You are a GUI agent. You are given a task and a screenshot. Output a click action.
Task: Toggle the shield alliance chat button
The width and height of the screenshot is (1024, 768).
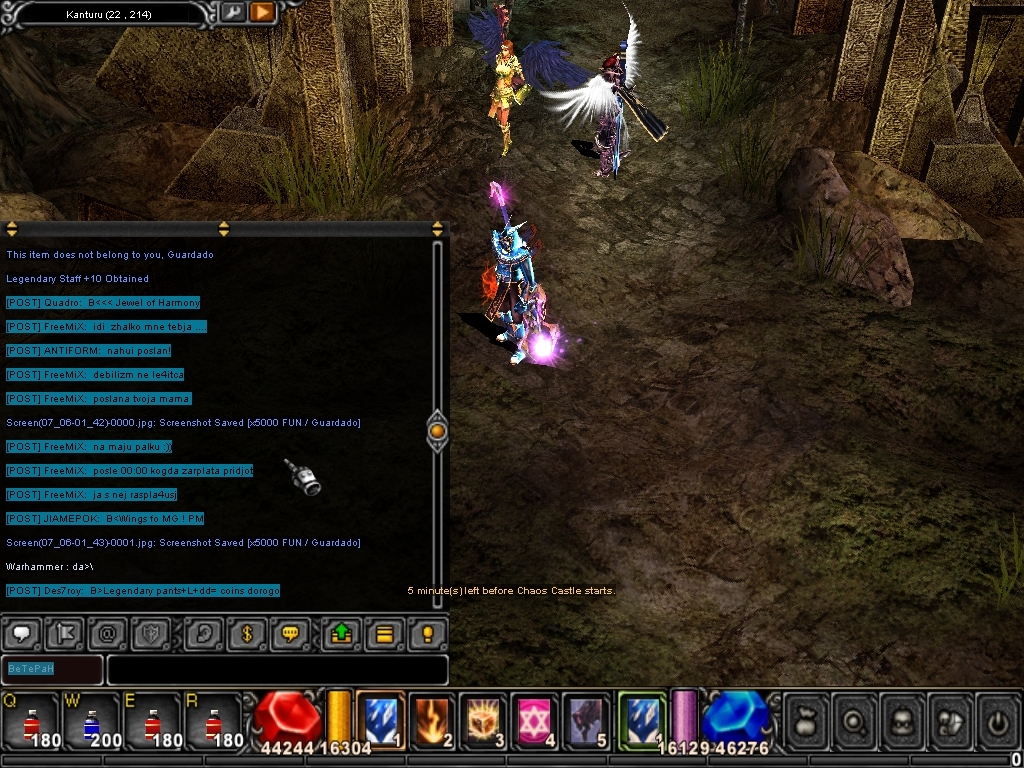pos(149,634)
